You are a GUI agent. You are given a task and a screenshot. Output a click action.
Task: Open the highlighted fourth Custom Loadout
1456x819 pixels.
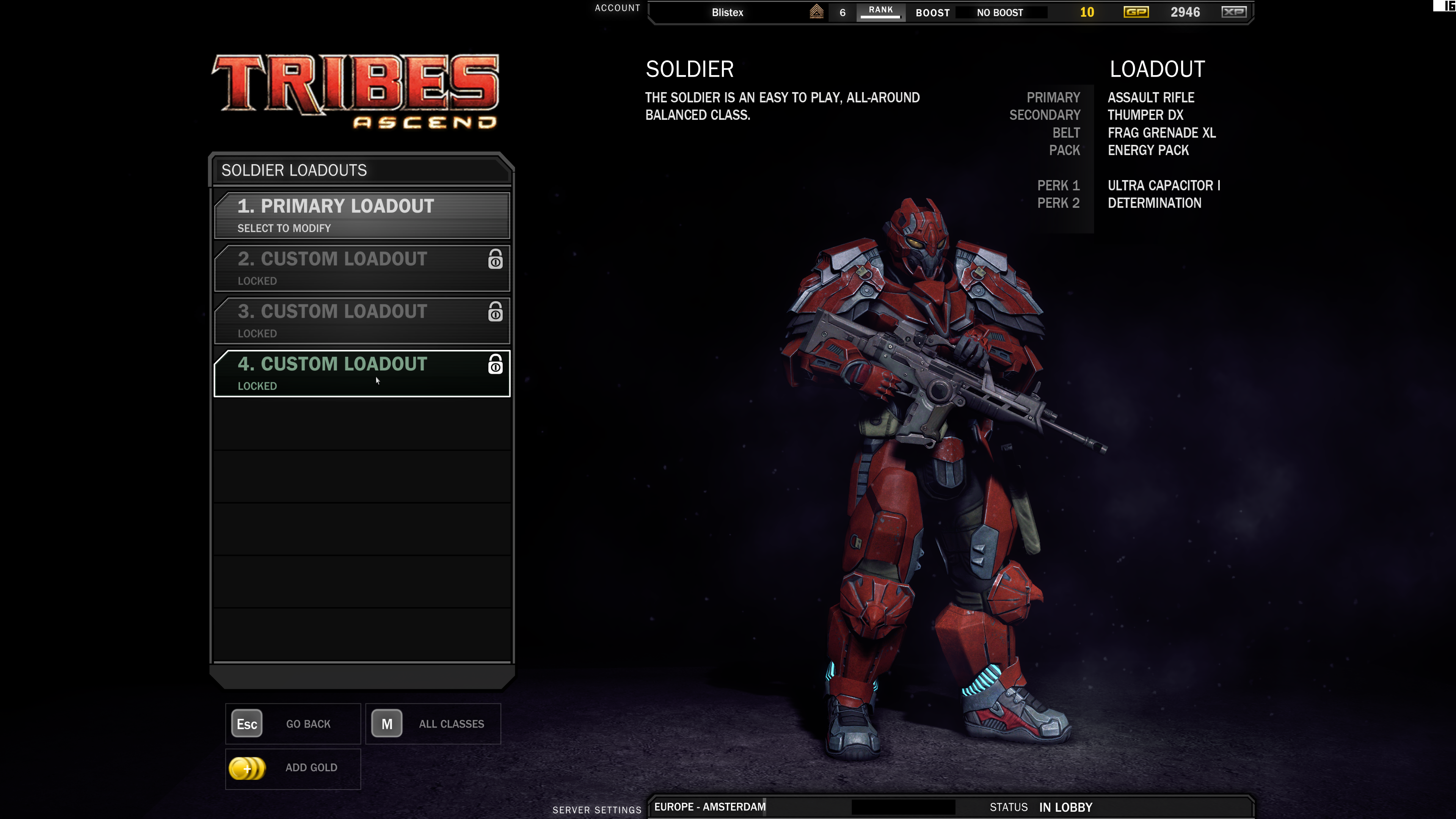(362, 373)
